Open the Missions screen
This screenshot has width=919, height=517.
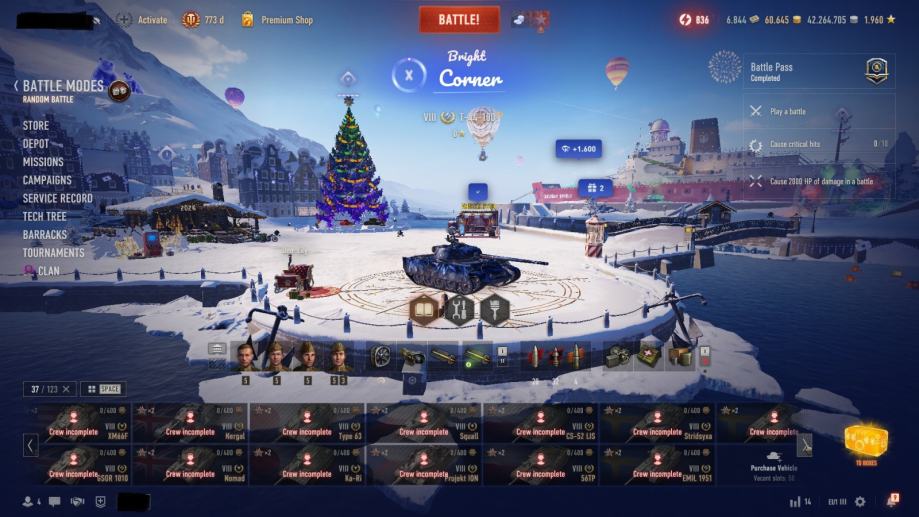43,162
